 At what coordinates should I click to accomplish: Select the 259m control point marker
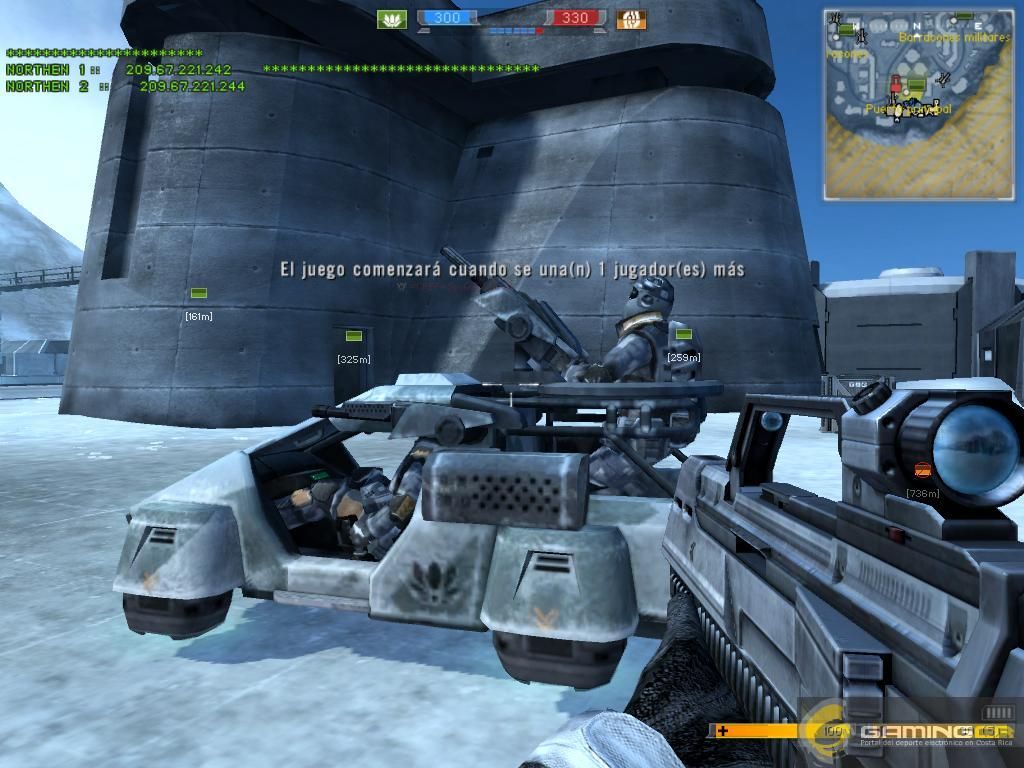click(683, 335)
